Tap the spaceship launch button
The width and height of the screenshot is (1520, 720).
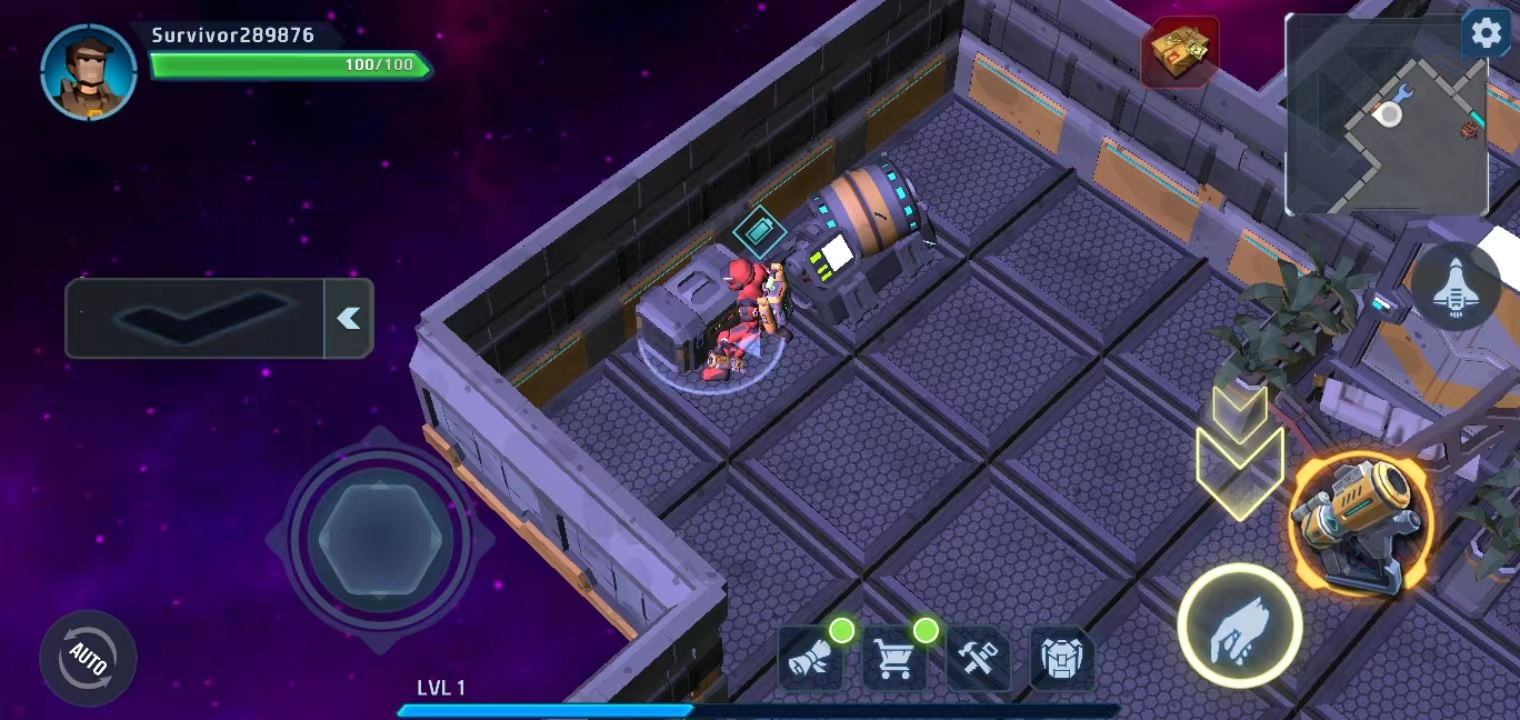coord(1455,287)
